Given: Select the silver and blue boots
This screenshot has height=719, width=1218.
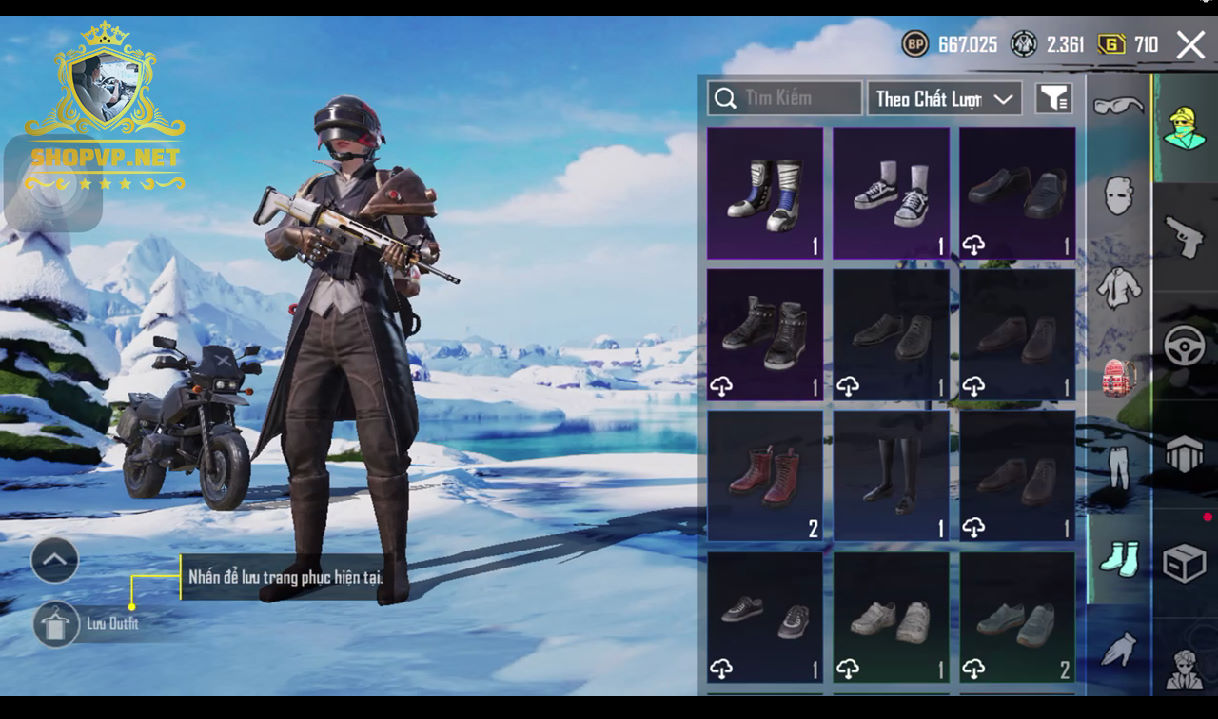Looking at the screenshot, I should click(765, 193).
